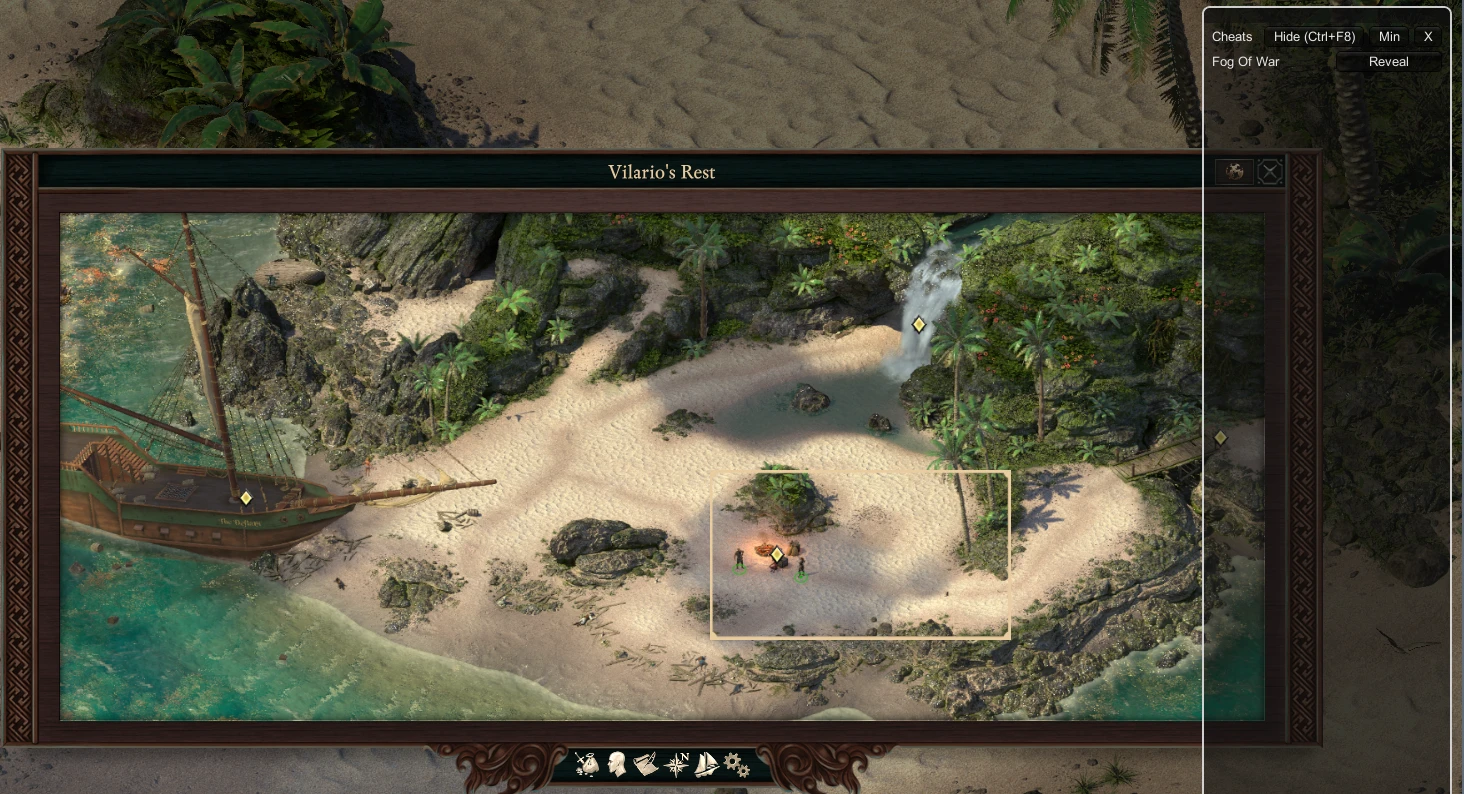Click the marker on the map's right edge
Screen dimensions: 1464x794
click(1220, 437)
